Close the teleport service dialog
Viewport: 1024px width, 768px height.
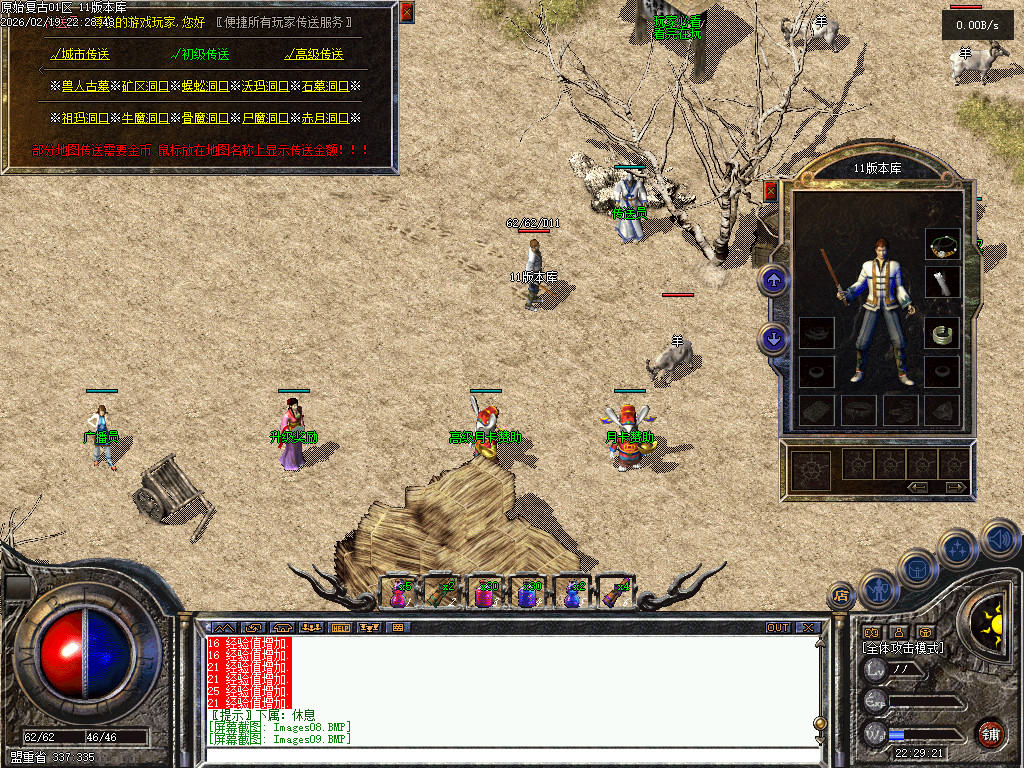click(x=406, y=12)
